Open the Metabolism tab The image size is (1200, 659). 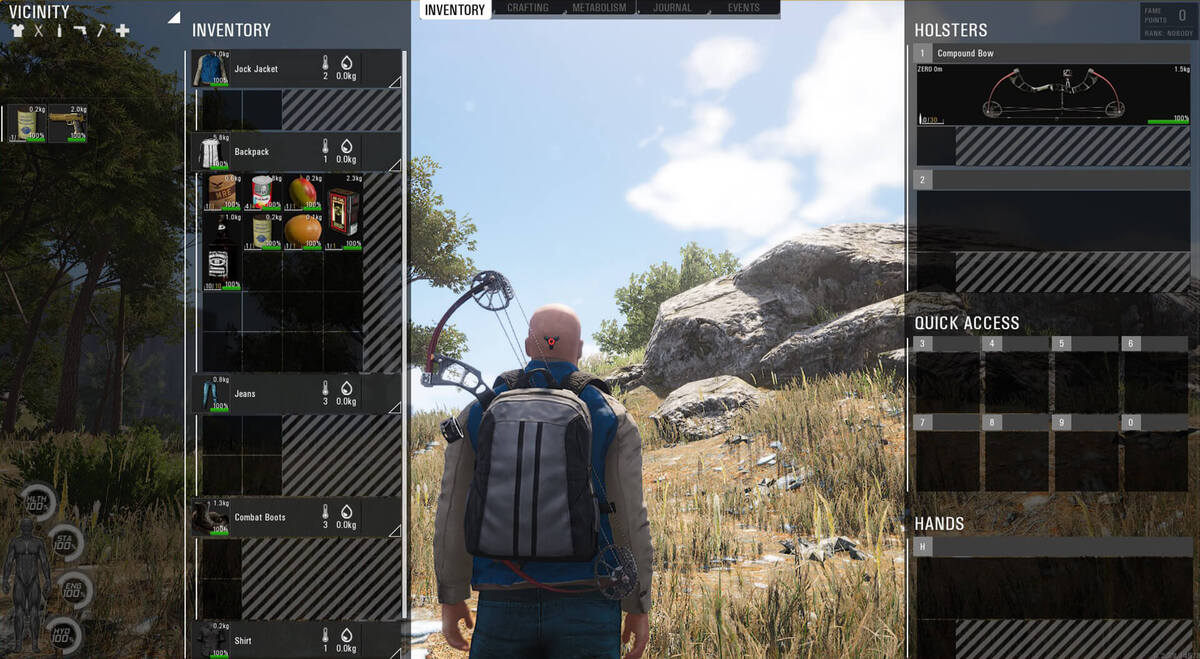pos(600,8)
